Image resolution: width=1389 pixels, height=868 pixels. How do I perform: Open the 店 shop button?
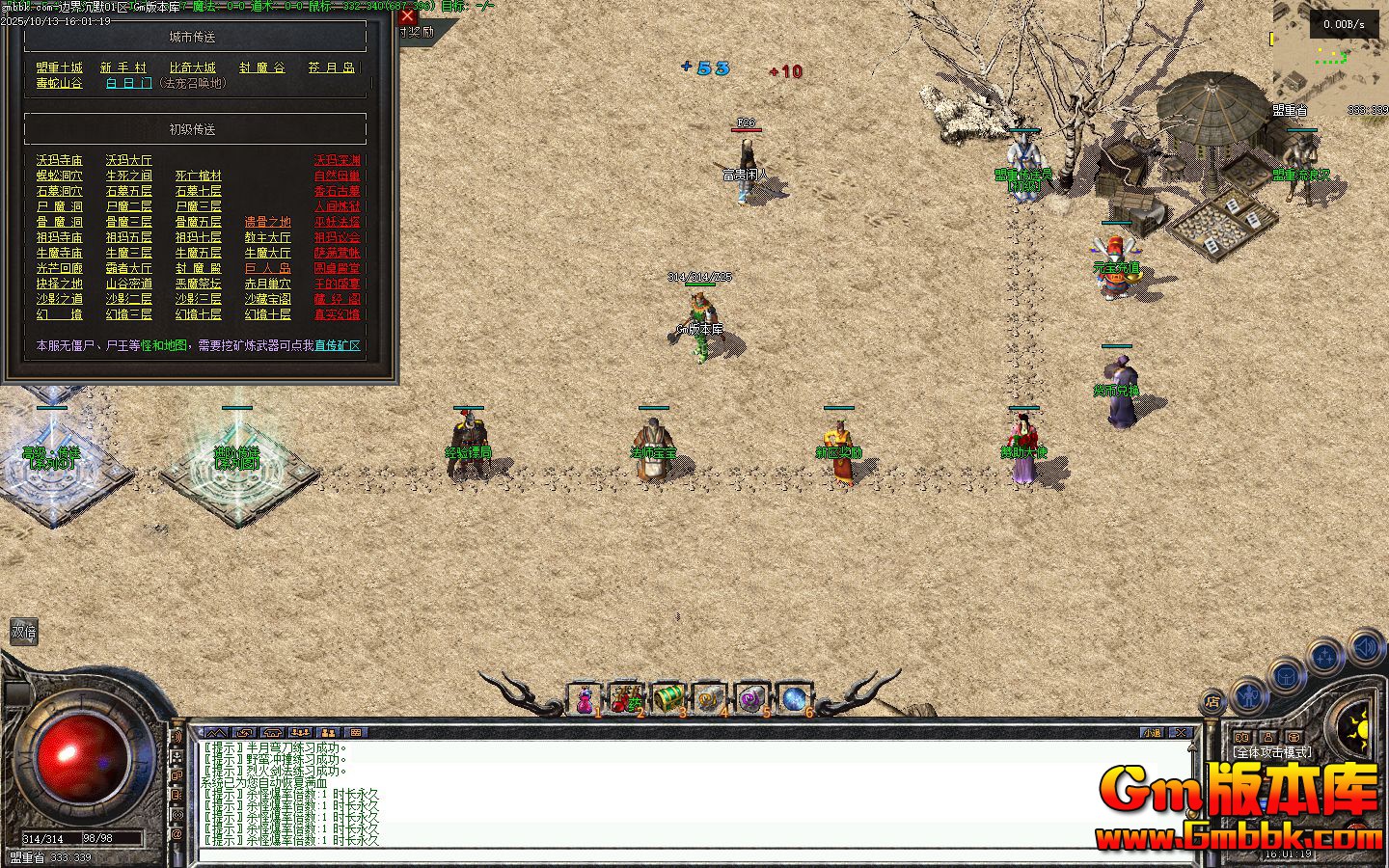[1213, 701]
